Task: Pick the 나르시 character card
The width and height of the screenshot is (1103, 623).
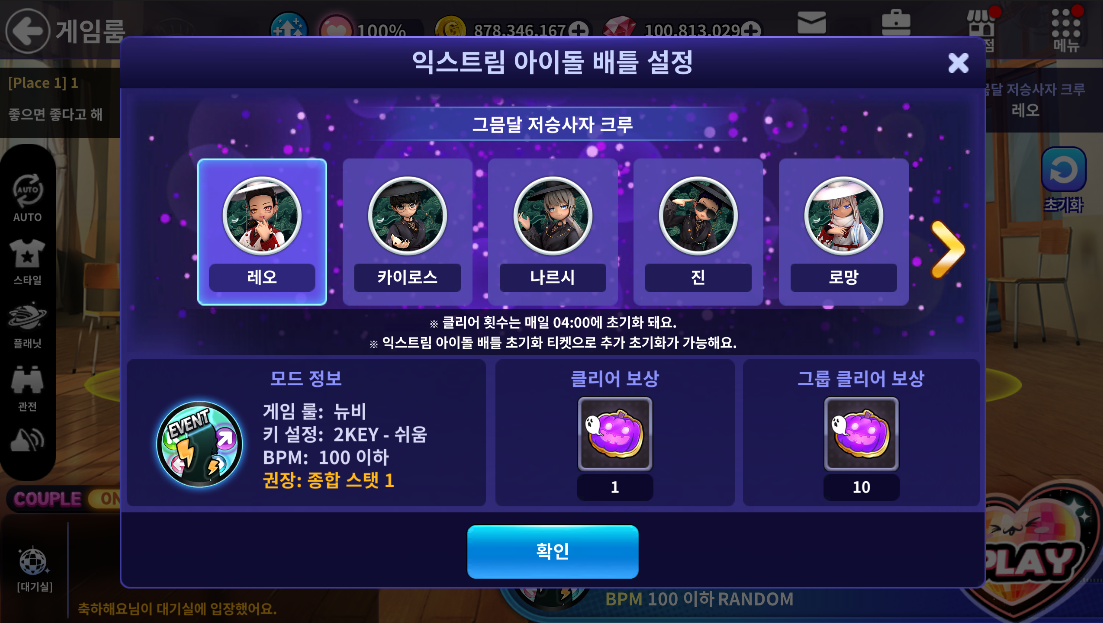Action: (x=552, y=231)
